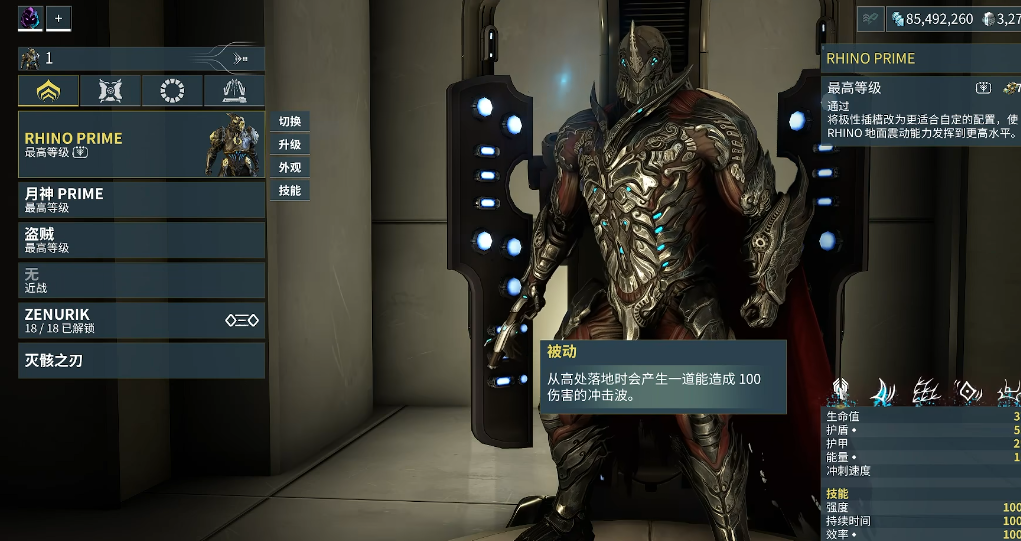Select the 盗贼 weapon slot
Viewport: 1021px width, 541px height.
[141, 240]
